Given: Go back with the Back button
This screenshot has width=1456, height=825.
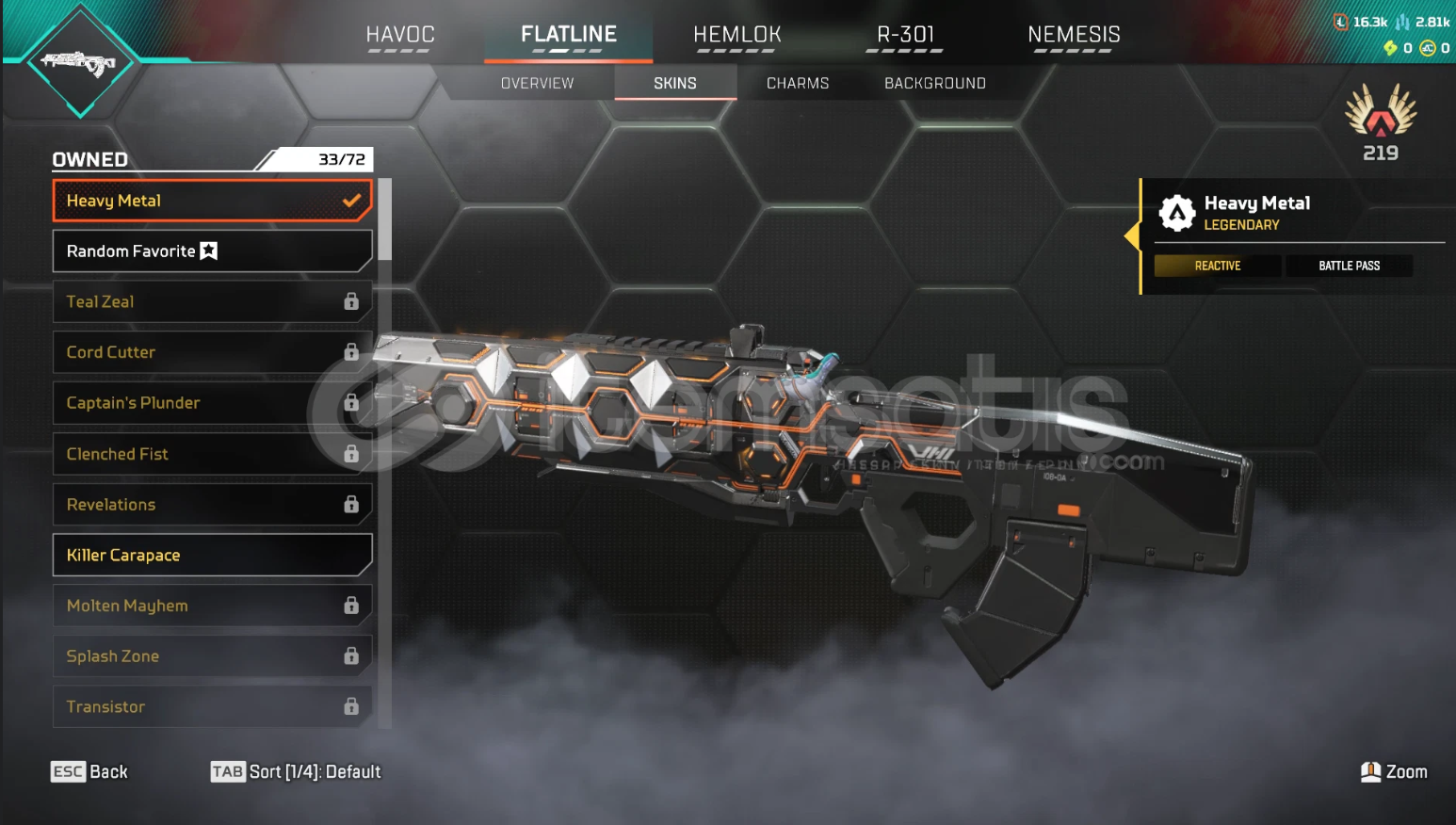Looking at the screenshot, I should click(89, 772).
